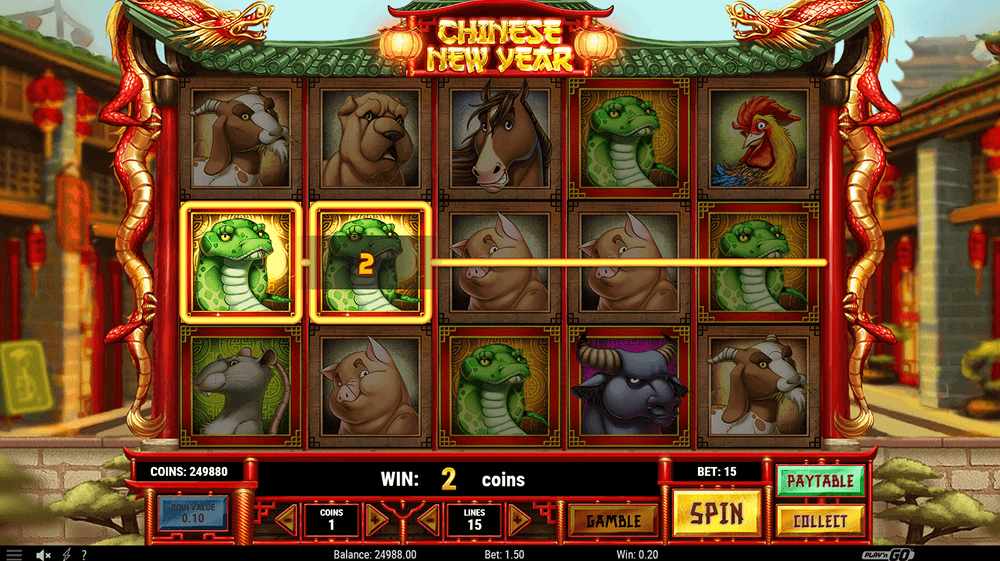Image resolution: width=1000 pixels, height=561 pixels.
Task: Change the Coin Value setting
Action: point(193,513)
